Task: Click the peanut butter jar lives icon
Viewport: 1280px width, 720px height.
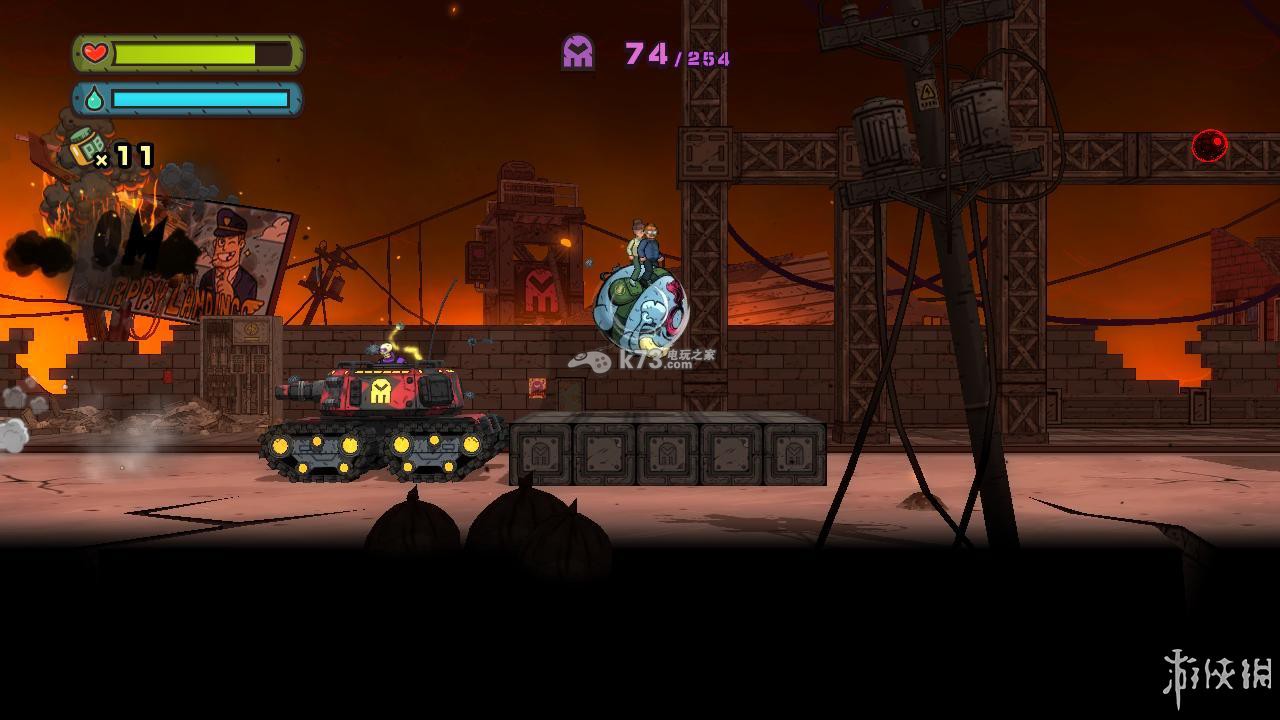Action: (87, 148)
